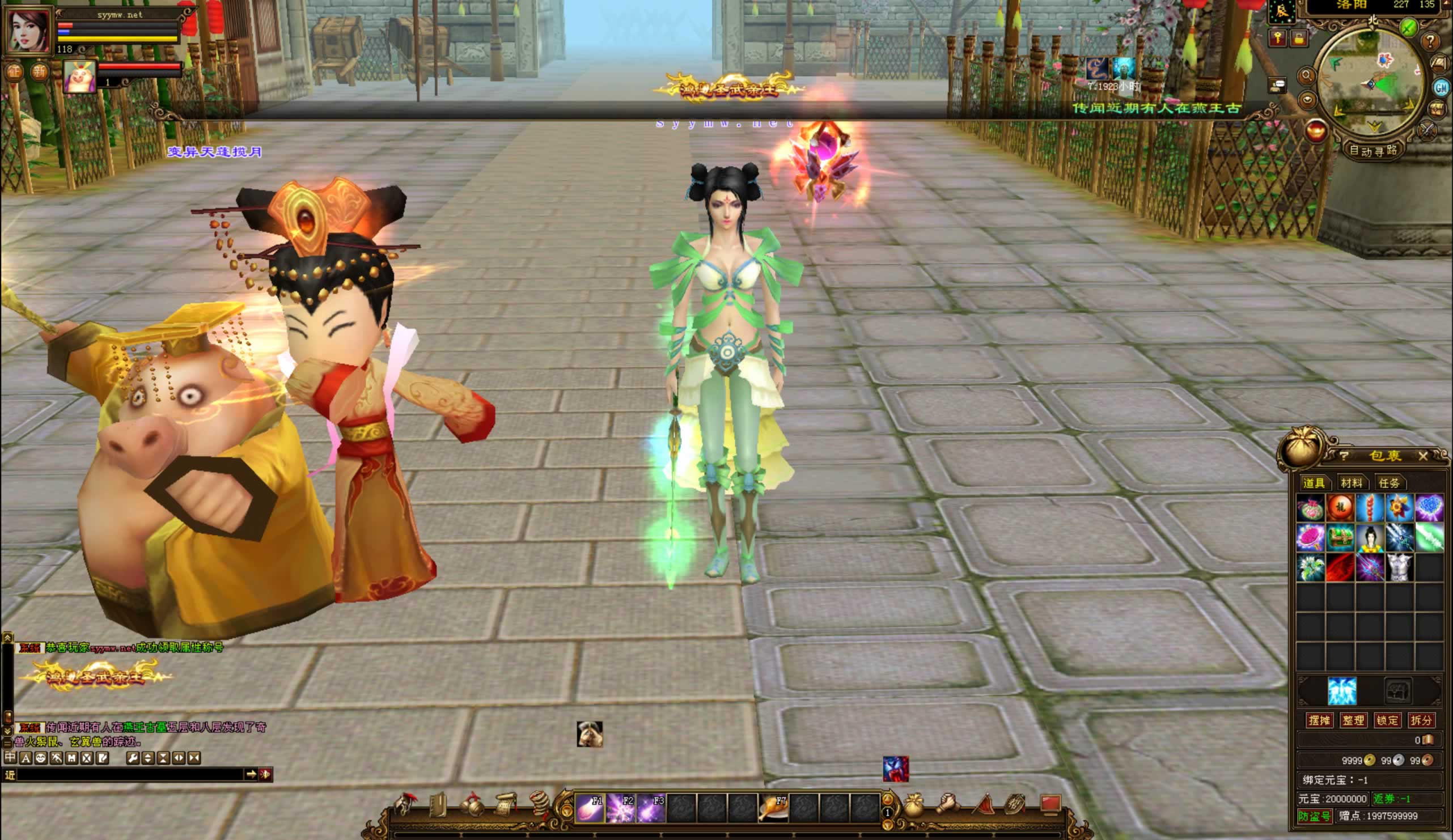1453x840 pixels.
Task: Close the 包裹 inventory window
Action: click(1423, 456)
